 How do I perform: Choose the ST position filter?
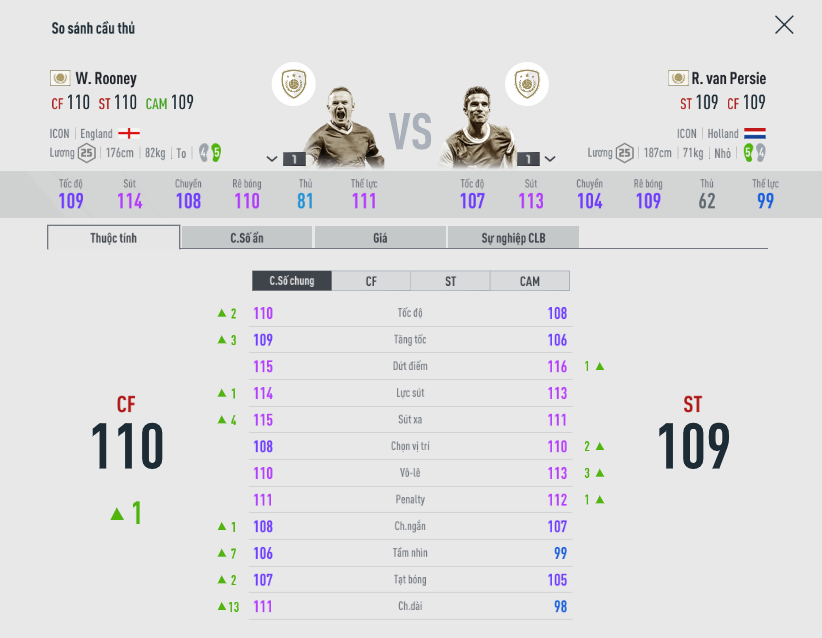450,281
